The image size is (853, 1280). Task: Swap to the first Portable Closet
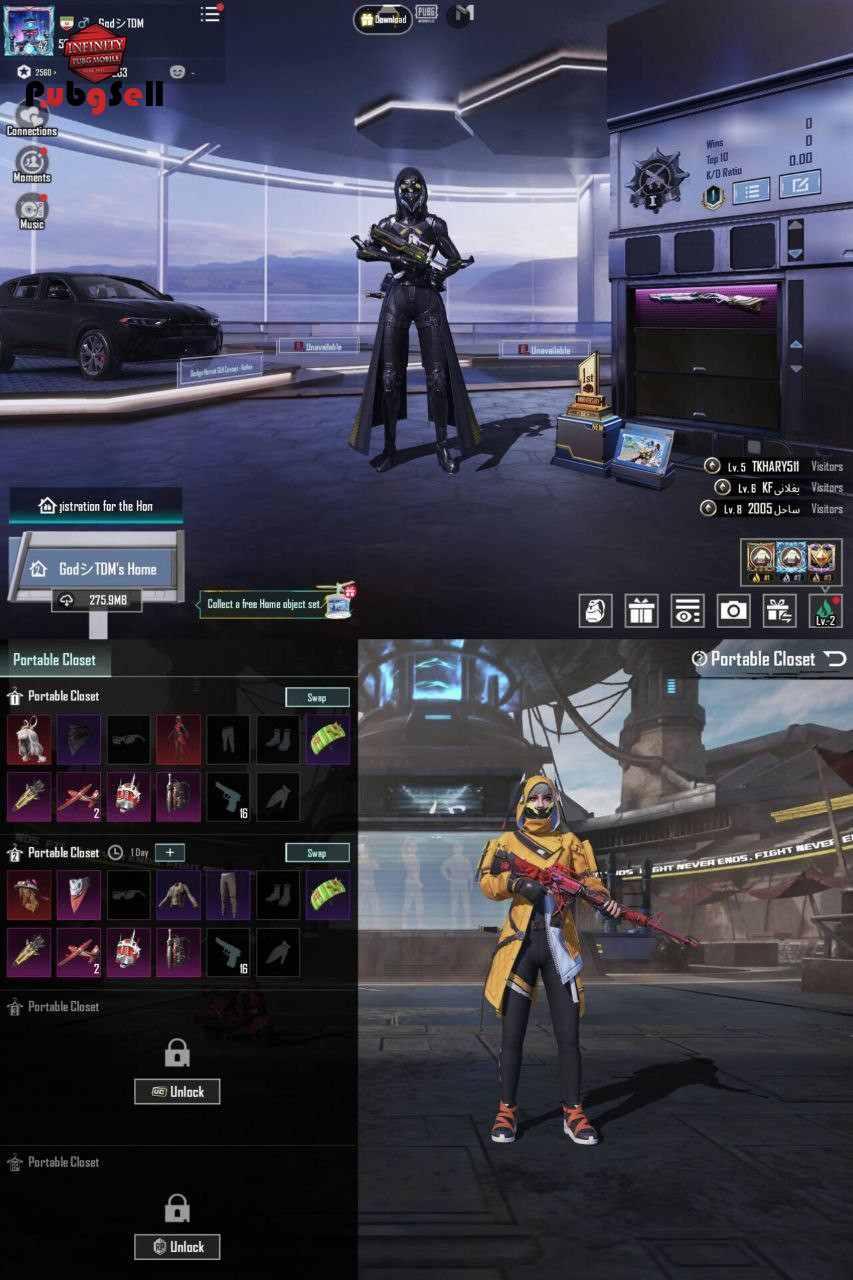coord(317,697)
